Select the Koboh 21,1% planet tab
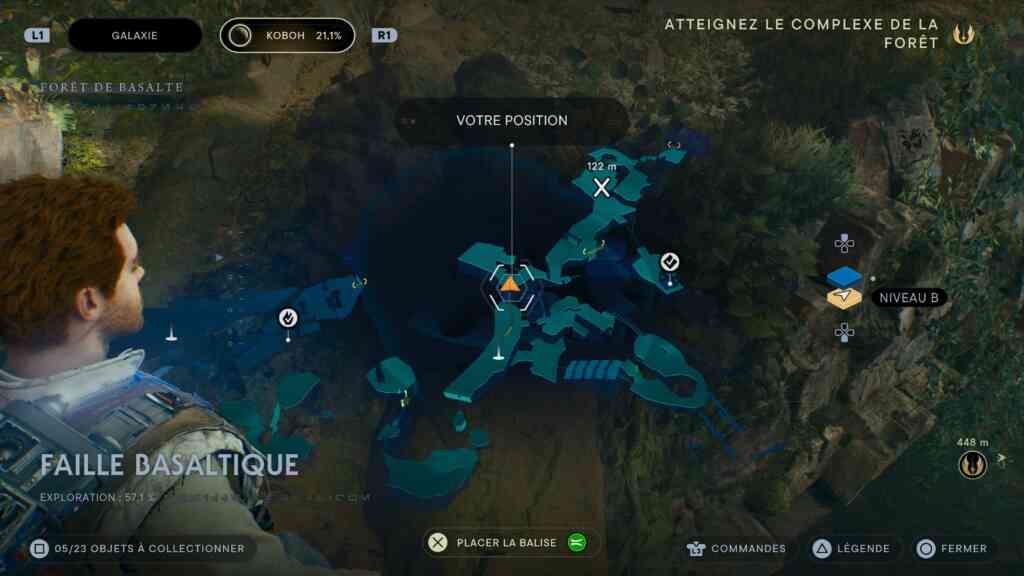1024x576 pixels. 288,35
